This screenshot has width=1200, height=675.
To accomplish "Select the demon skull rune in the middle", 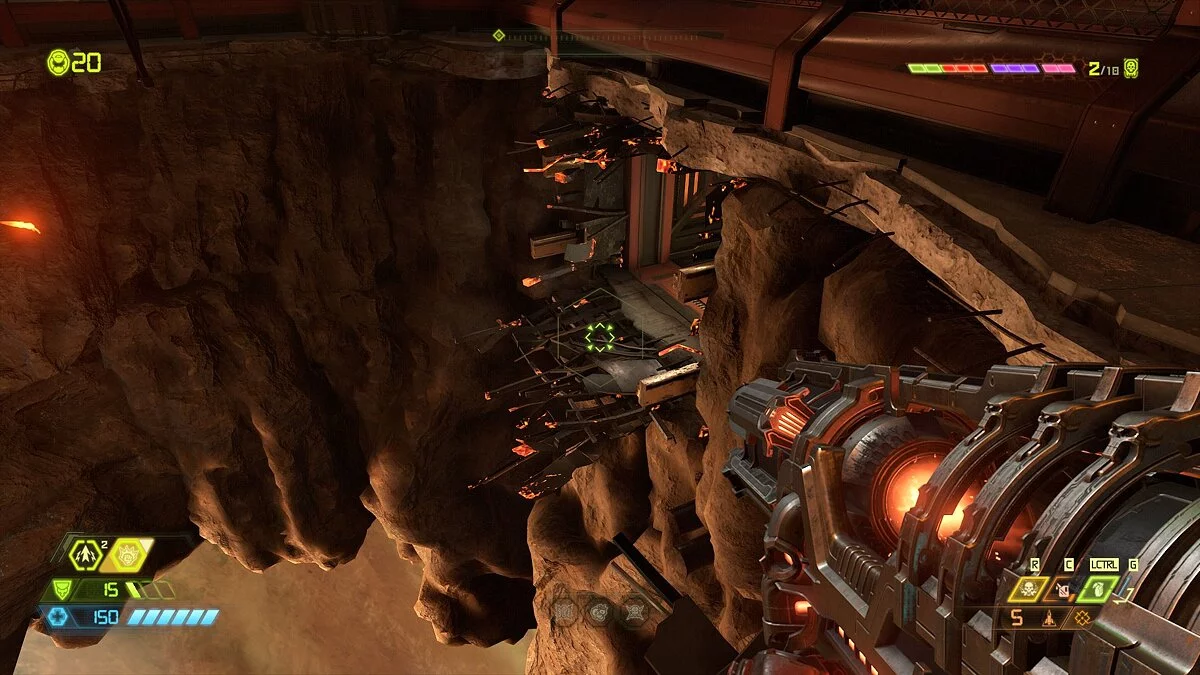I will click(598, 609).
